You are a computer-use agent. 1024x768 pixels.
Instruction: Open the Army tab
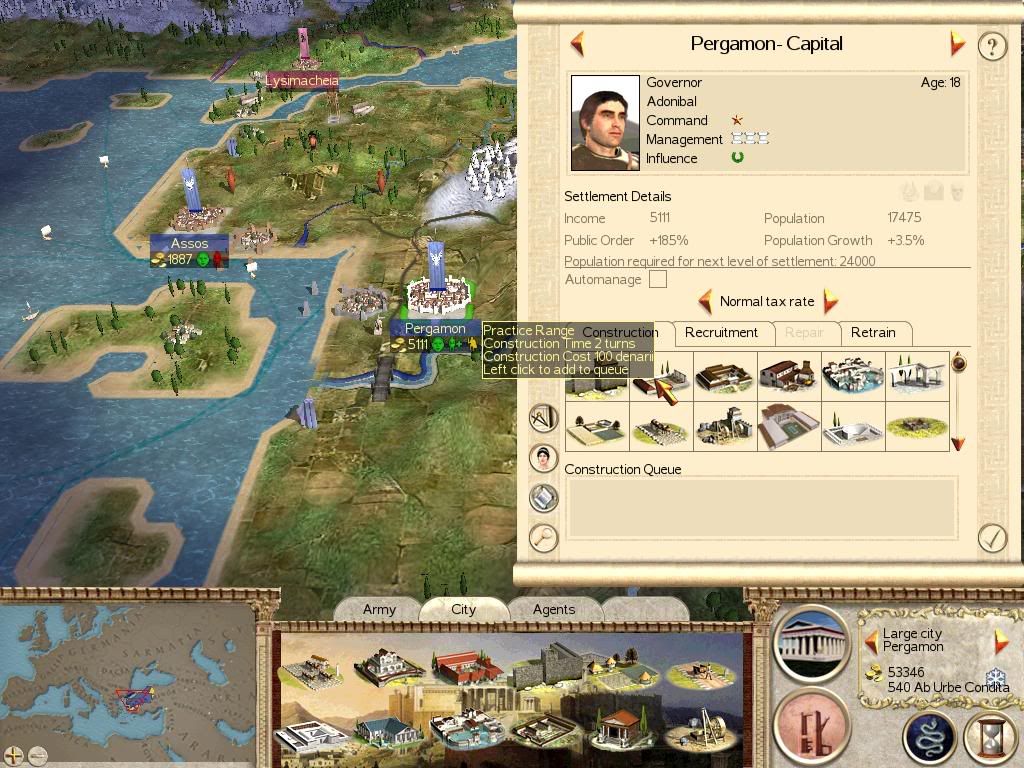tap(379, 609)
